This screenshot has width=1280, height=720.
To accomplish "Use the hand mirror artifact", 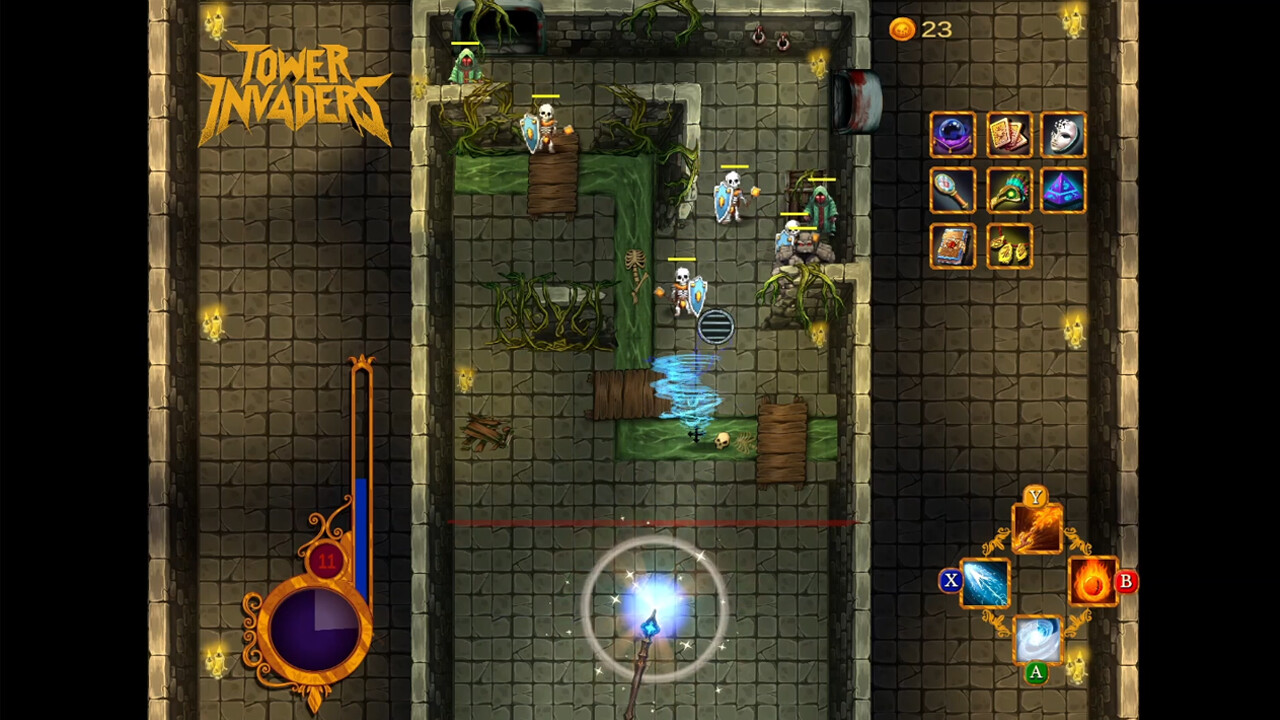I will pos(952,191).
